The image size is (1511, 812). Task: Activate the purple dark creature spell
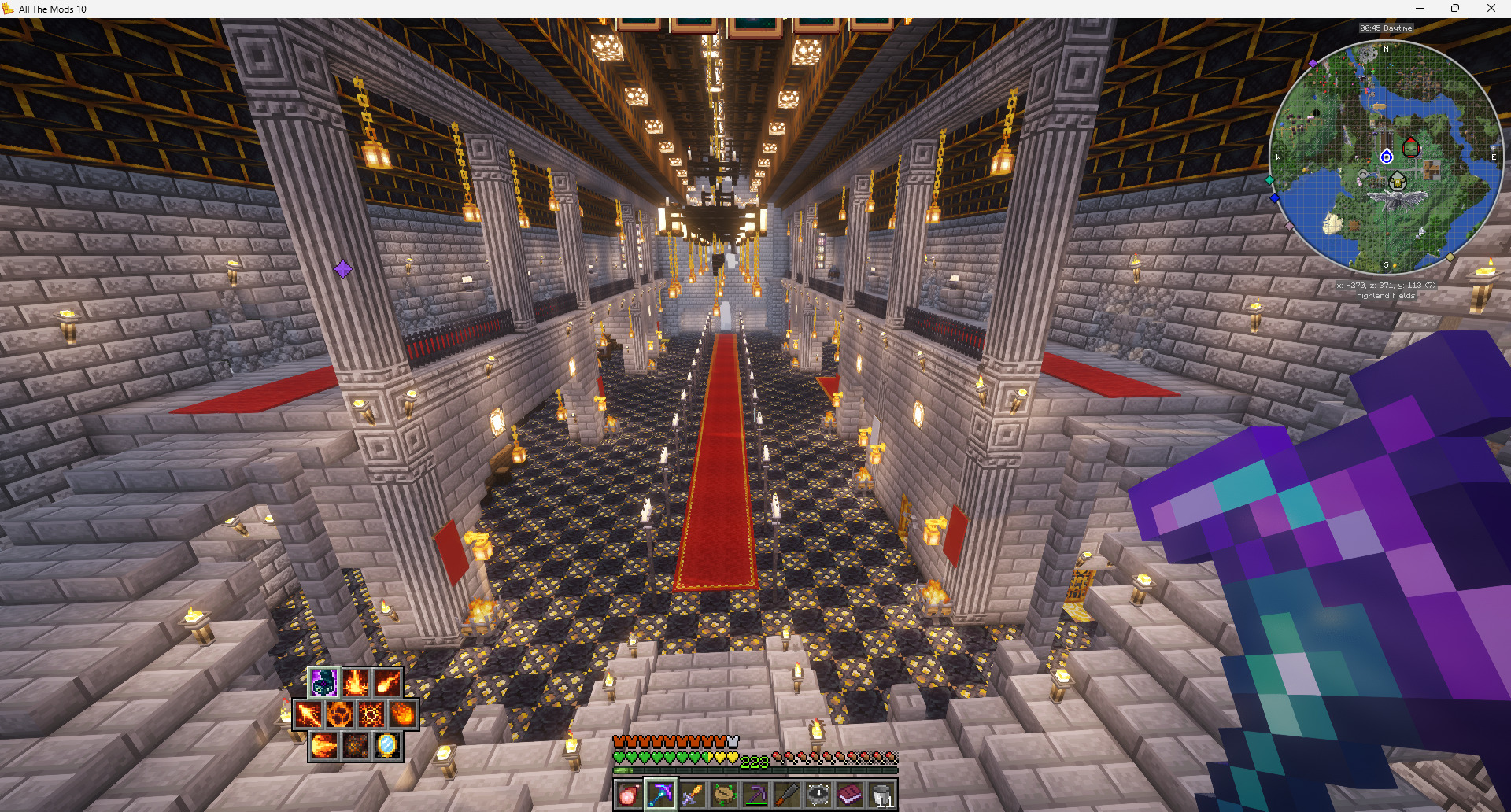pyautogui.click(x=323, y=683)
